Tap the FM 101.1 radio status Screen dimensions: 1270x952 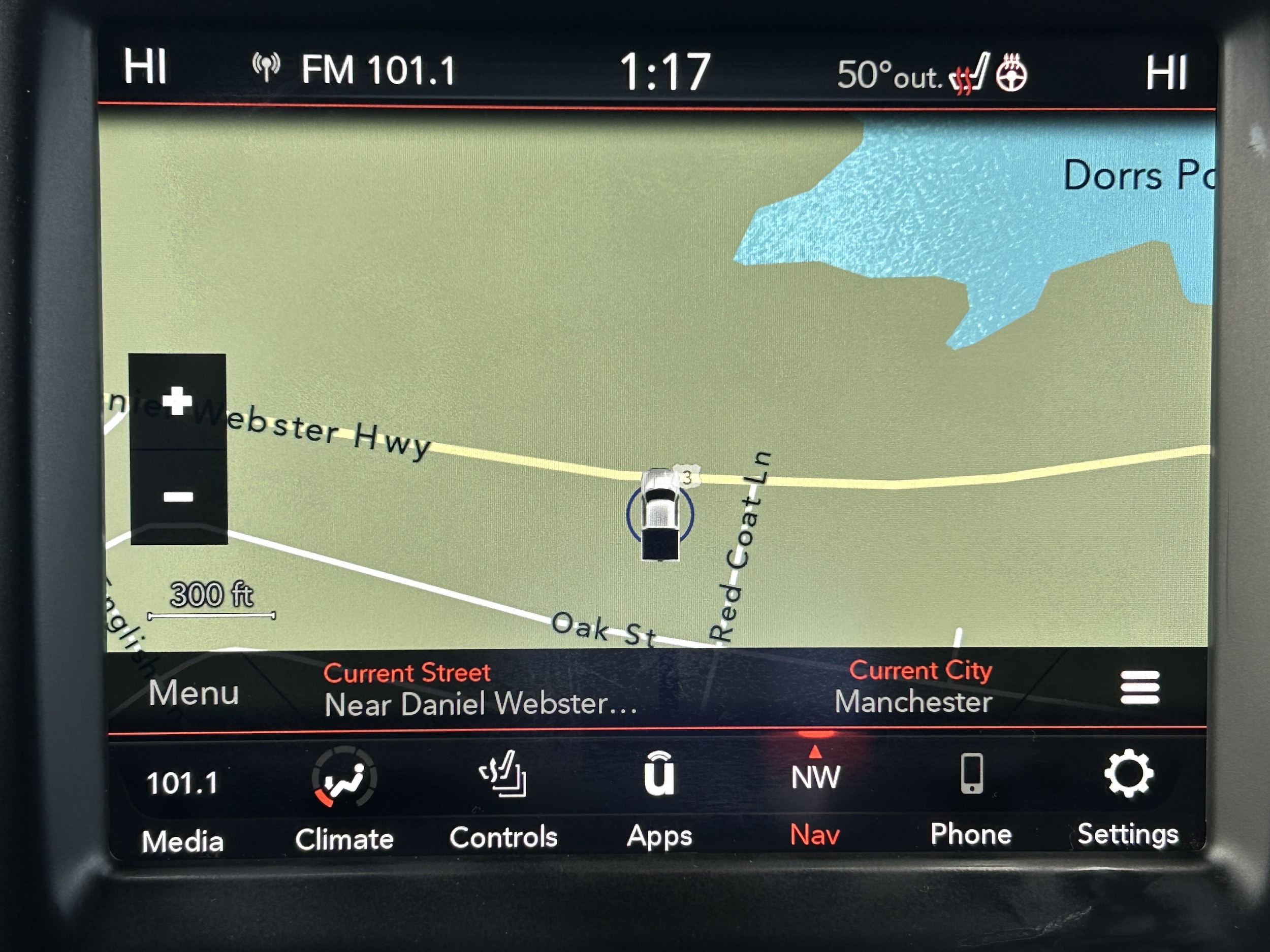coord(355,70)
